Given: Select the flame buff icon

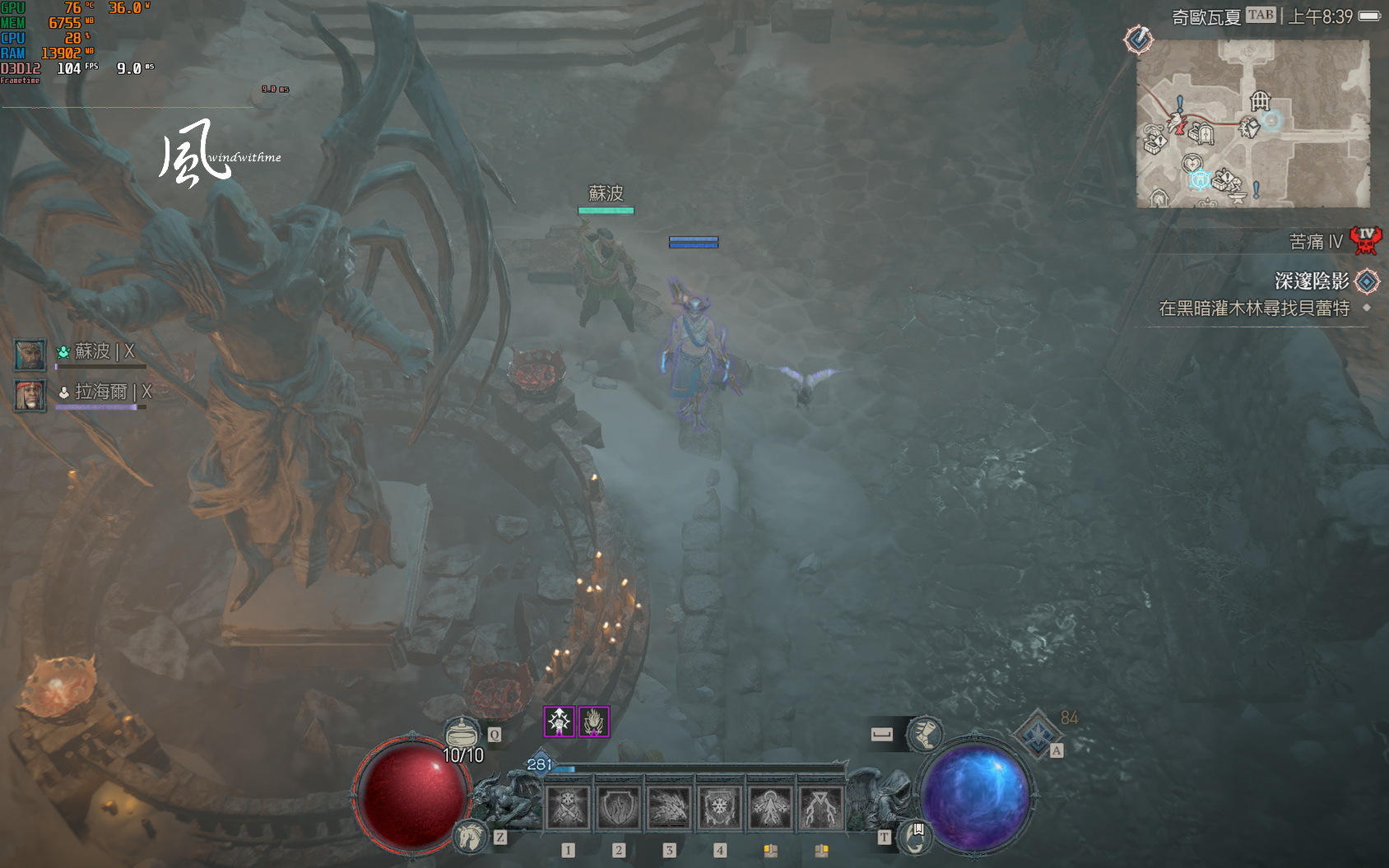Looking at the screenshot, I should tap(593, 722).
